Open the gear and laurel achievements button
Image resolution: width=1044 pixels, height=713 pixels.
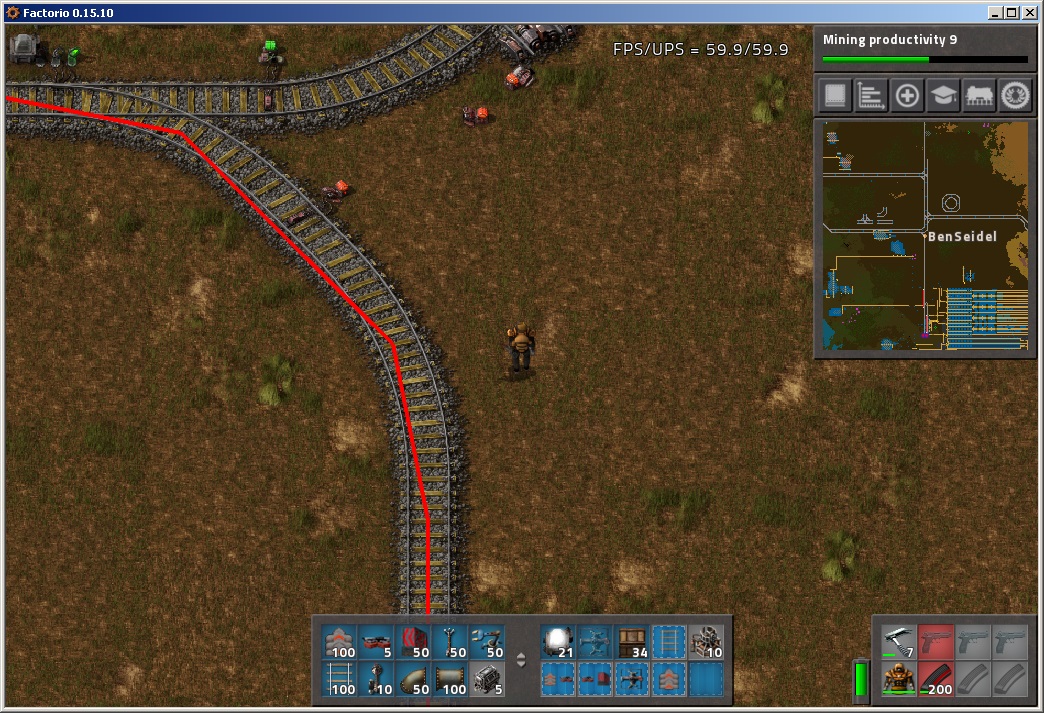pos(1015,96)
